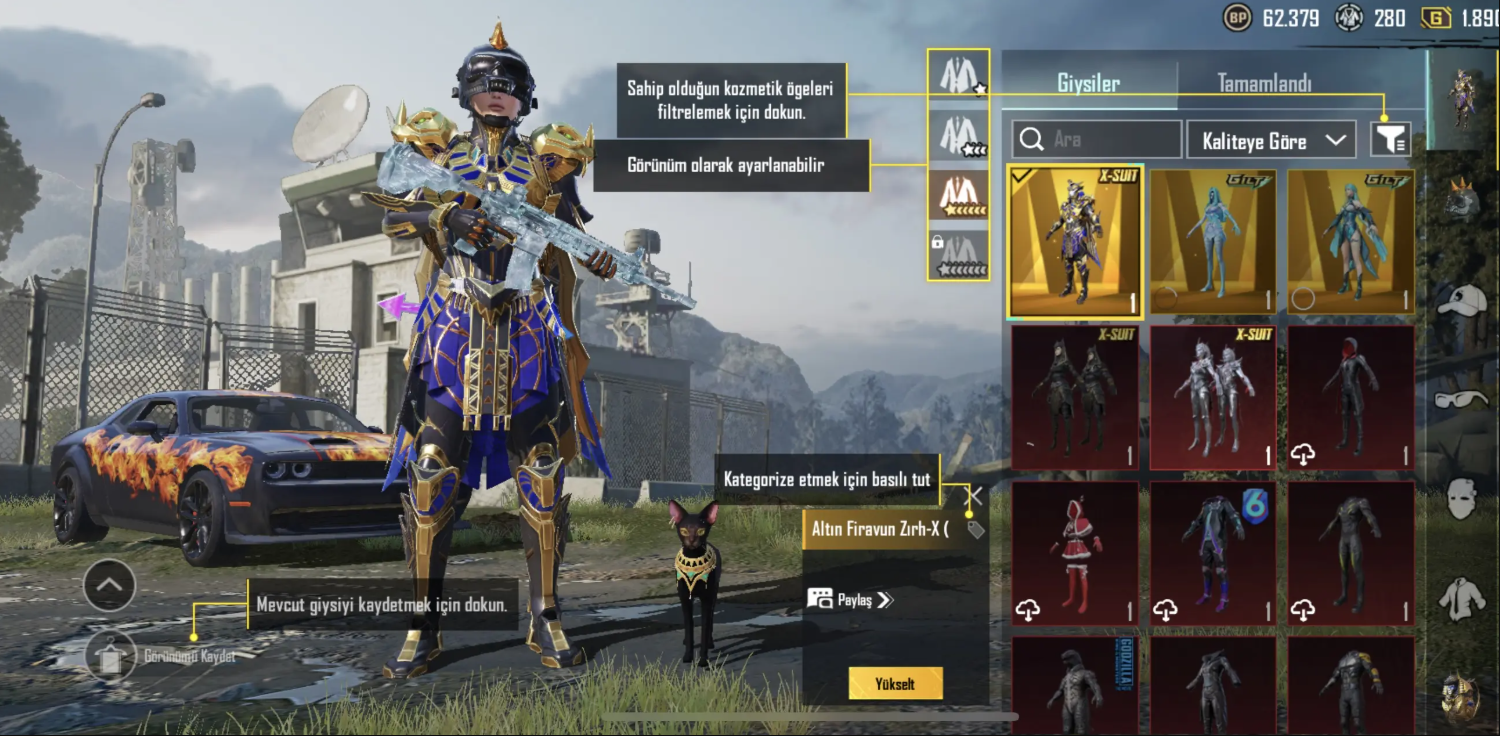Open the Kaliteye Göre sort dropdown
Image resolution: width=1500 pixels, height=736 pixels.
pyautogui.click(x=1270, y=140)
